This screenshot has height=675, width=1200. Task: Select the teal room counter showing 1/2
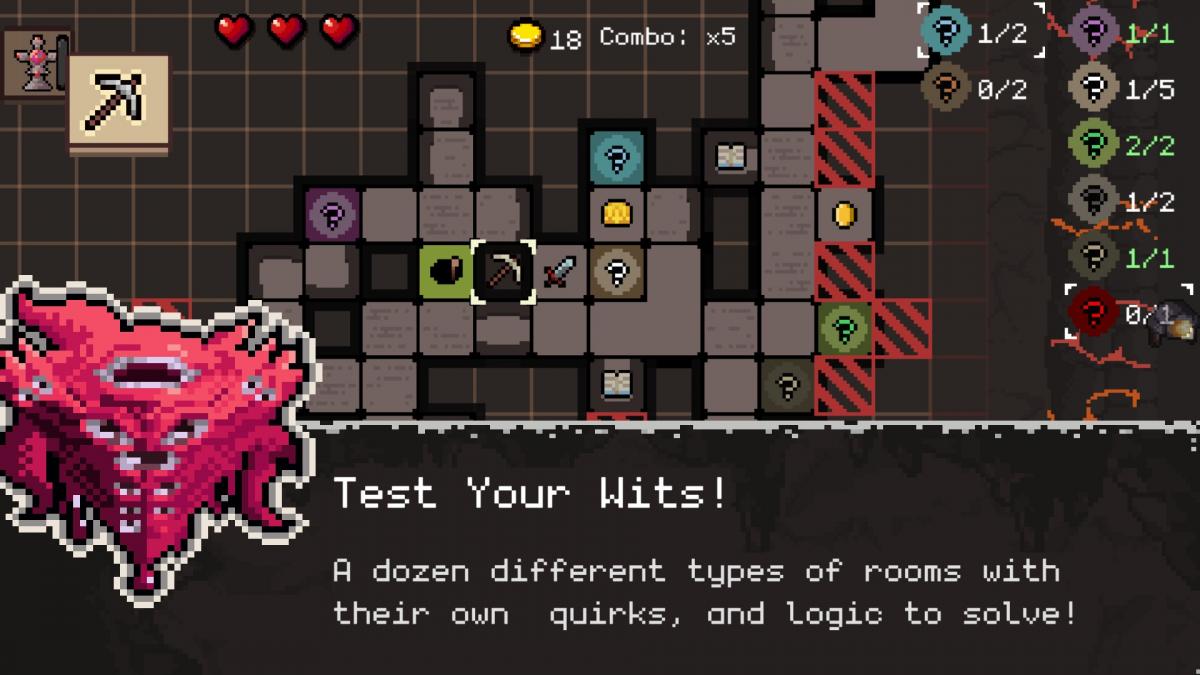[x=979, y=32]
